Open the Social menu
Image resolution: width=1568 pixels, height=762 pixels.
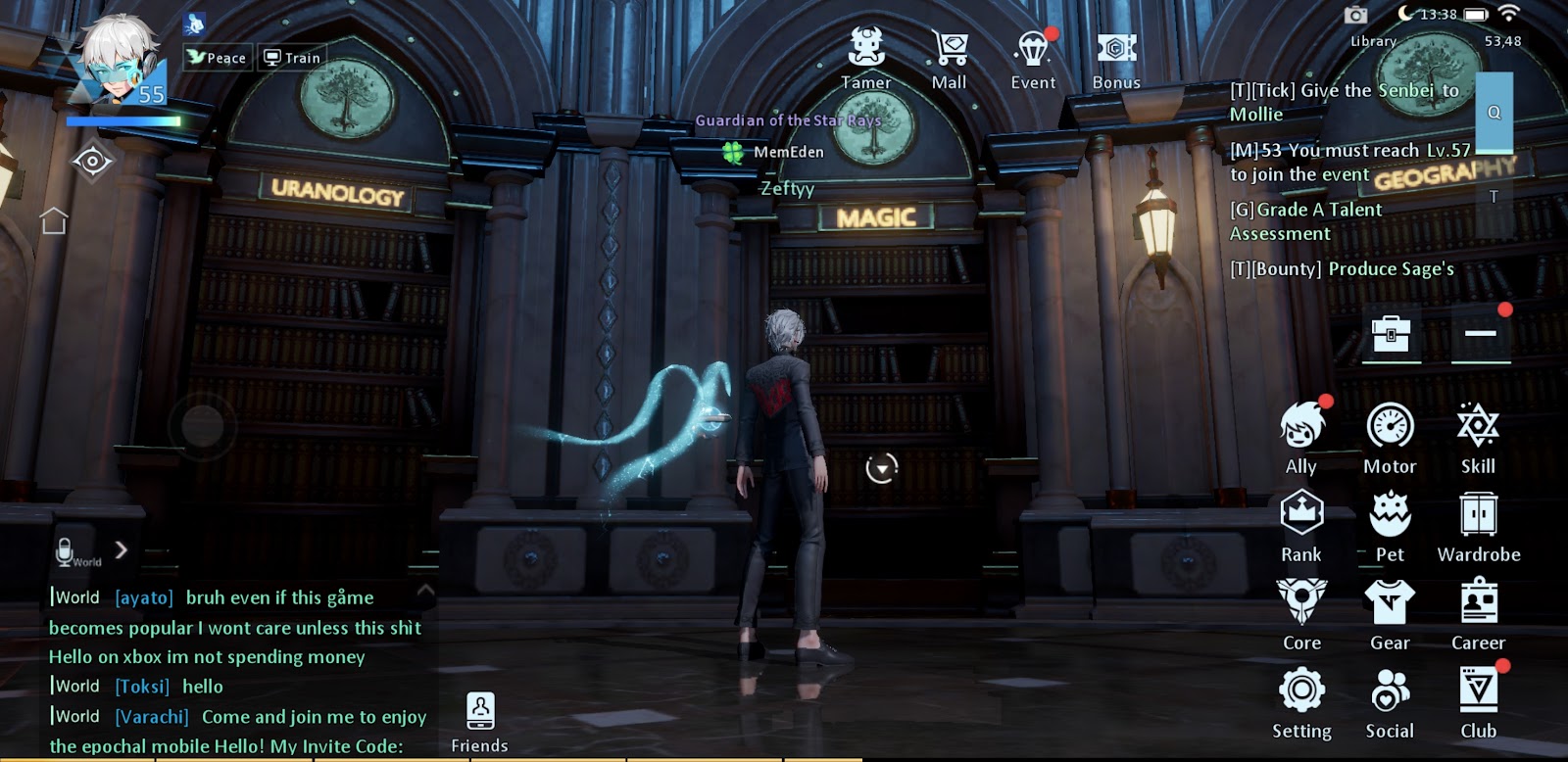[1390, 701]
